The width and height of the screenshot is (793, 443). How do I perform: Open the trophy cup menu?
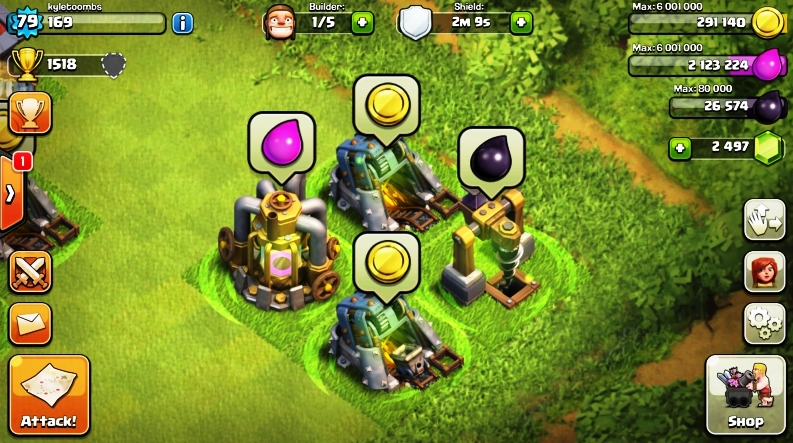29,113
